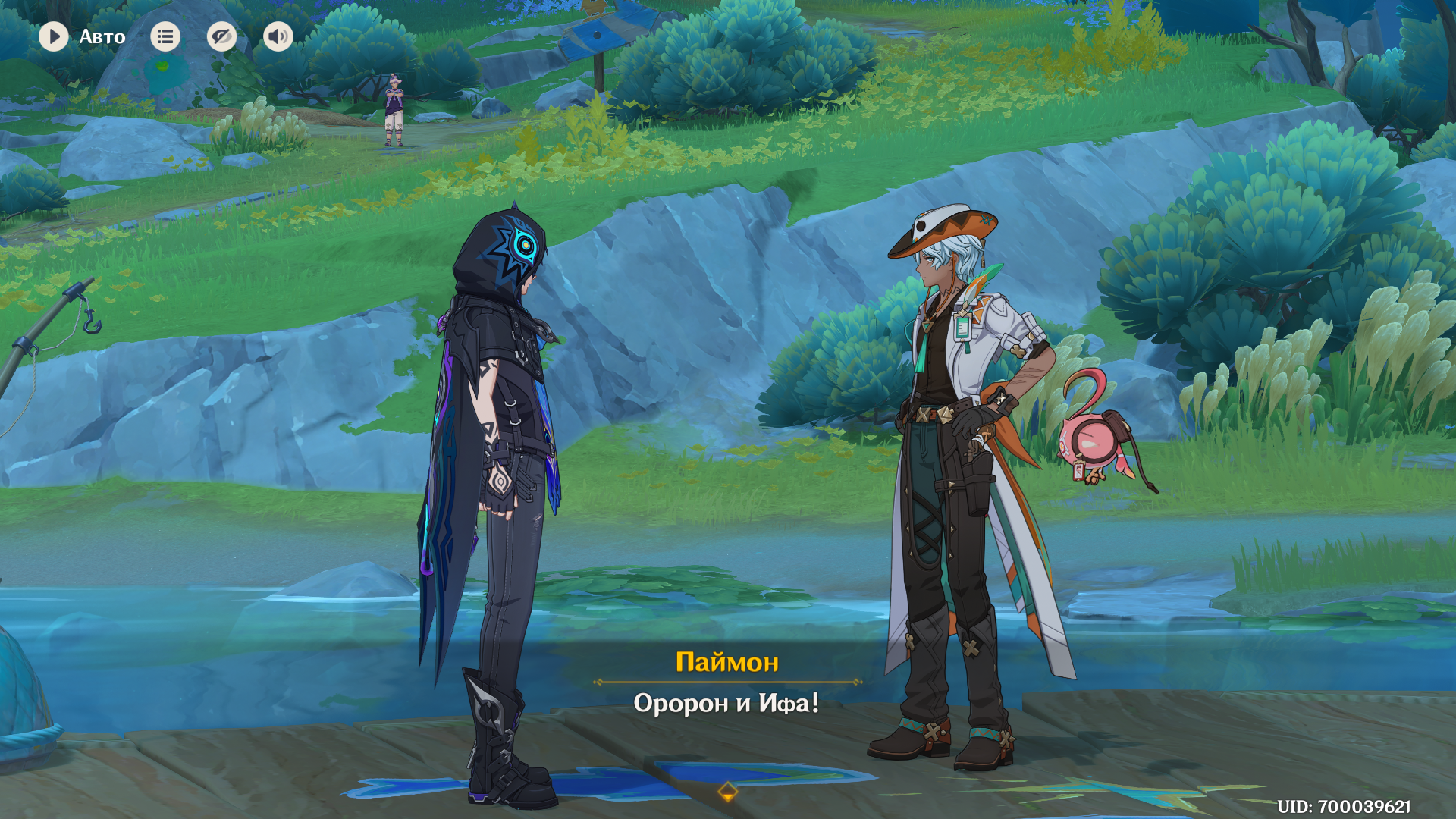This screenshot has height=819, width=1456.
Task: Toggle the voice-over speaker icon
Action: (x=278, y=36)
